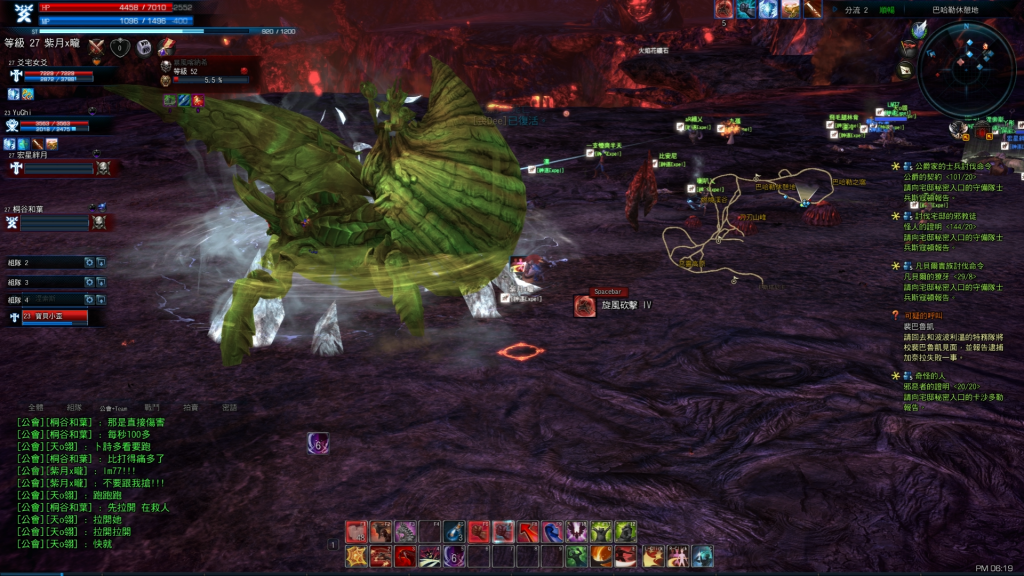Click the 旋風砍擊 IV skill prompt icon
This screenshot has height=576, width=1024.
coord(584,306)
